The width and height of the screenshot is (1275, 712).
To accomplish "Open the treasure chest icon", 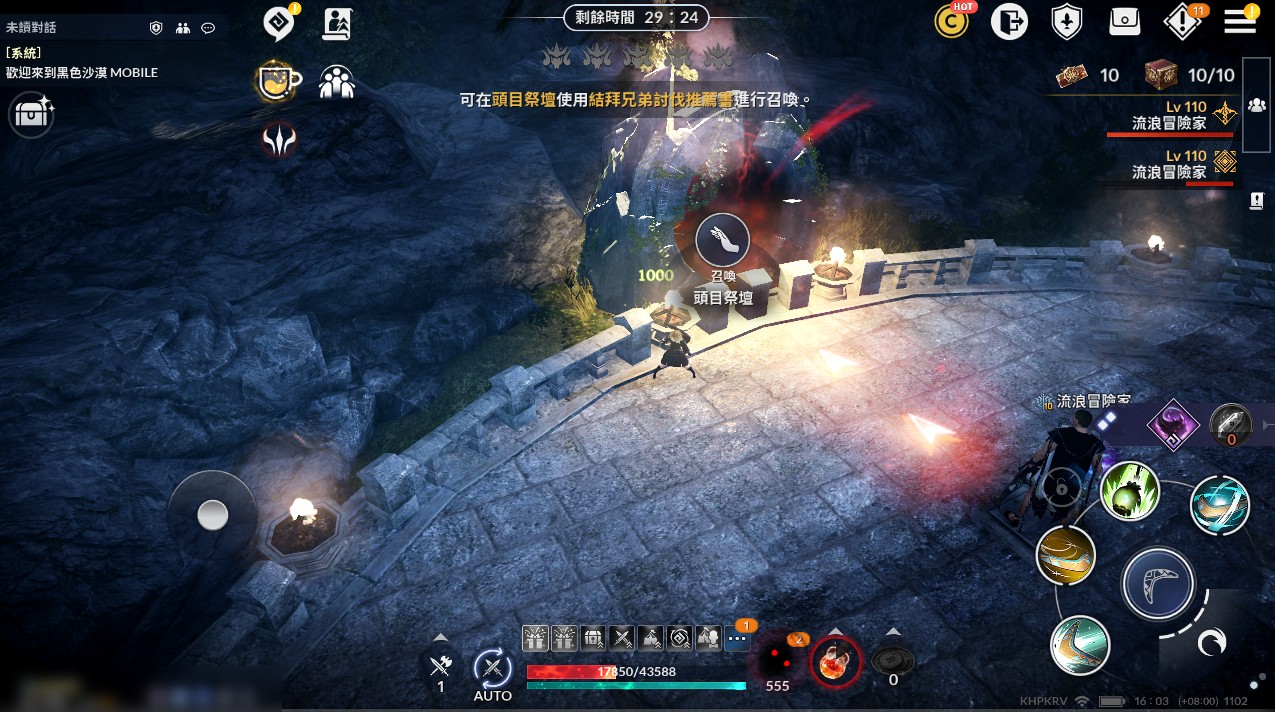I will pos(31,116).
